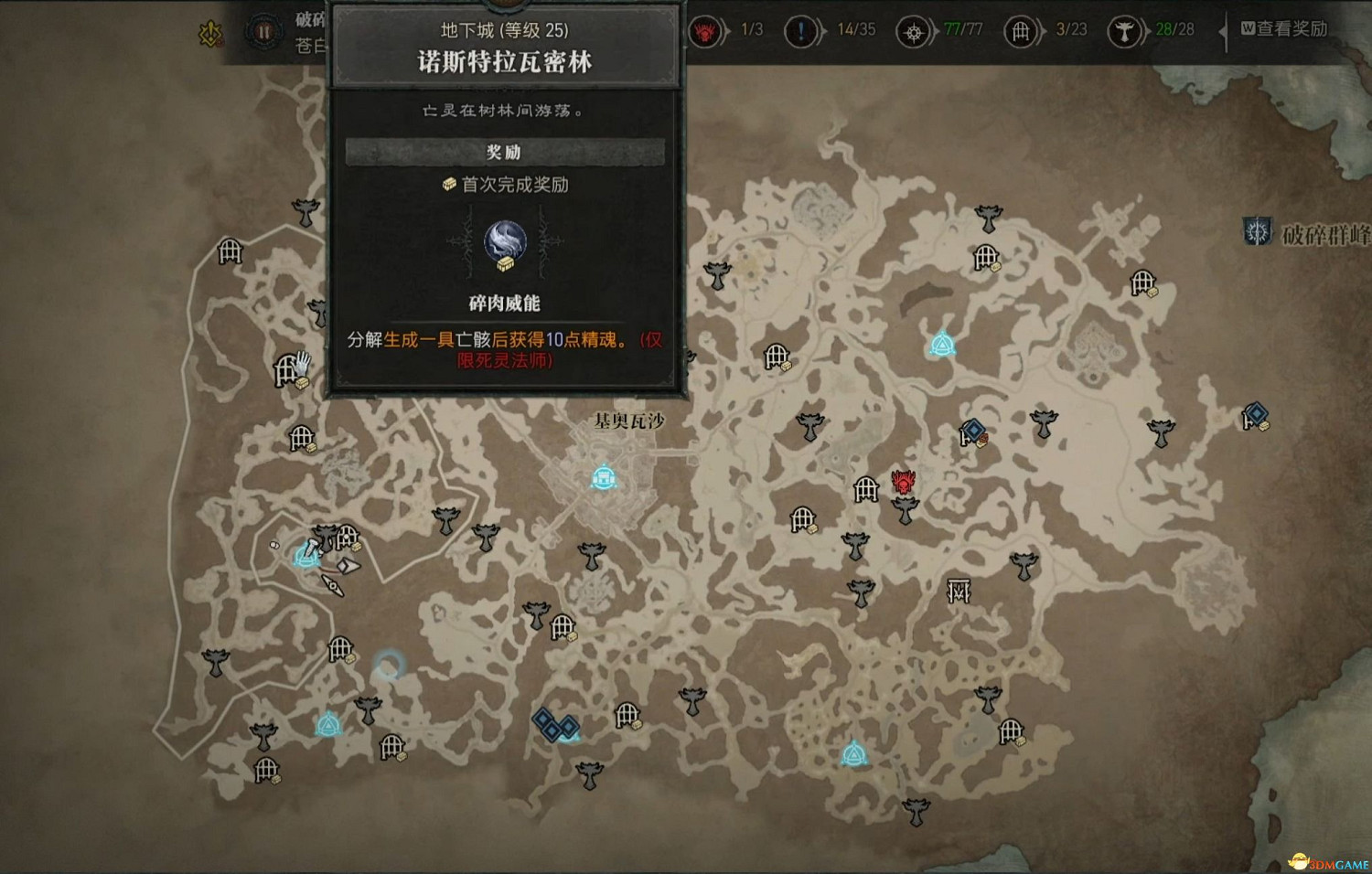Image resolution: width=1372 pixels, height=874 pixels.
Task: Open the rewards chevron left of 查看奖励
Action: point(1223,30)
